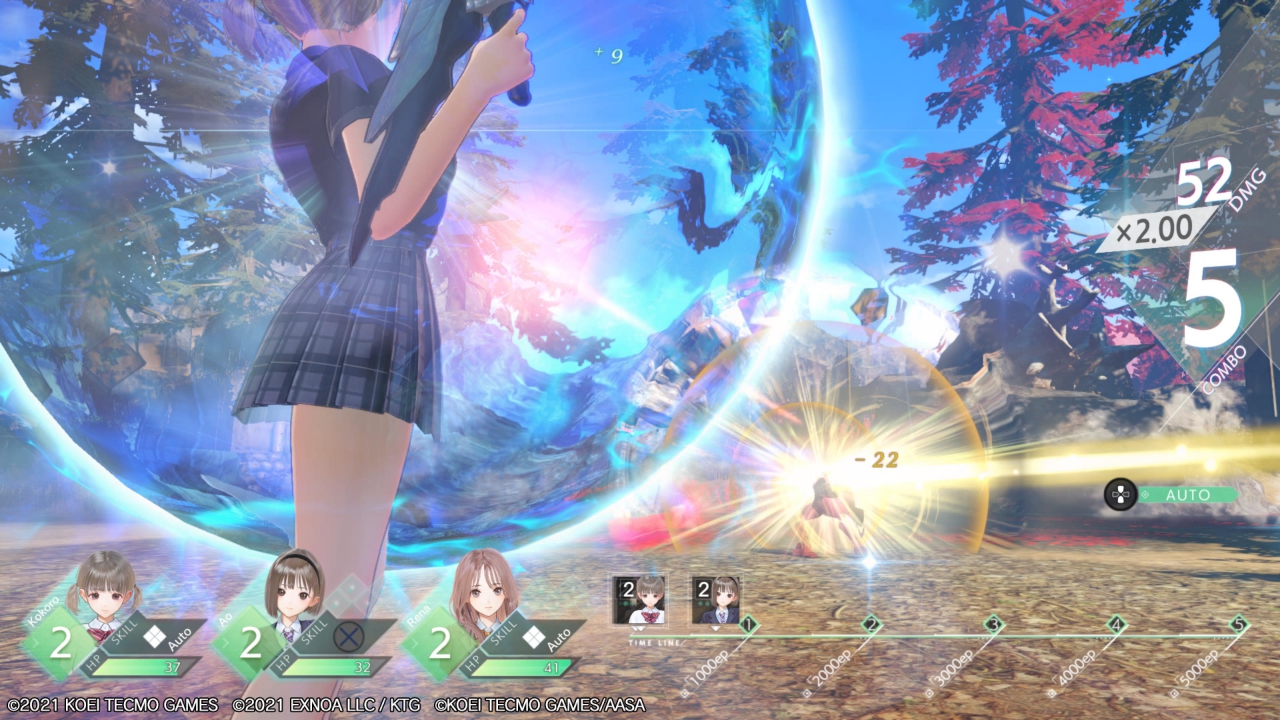Select timeline marker 1 at 1000ep

(748, 626)
